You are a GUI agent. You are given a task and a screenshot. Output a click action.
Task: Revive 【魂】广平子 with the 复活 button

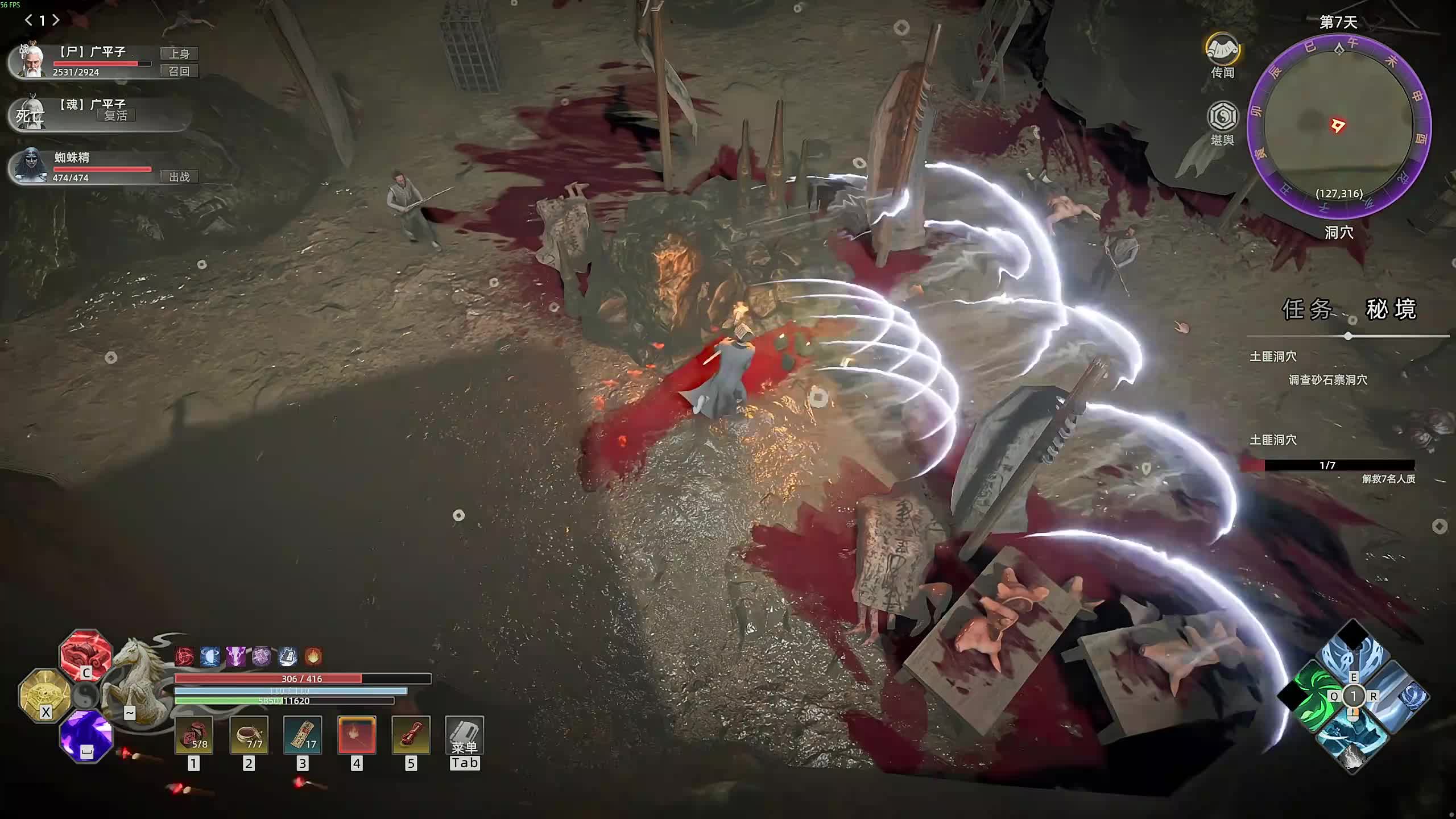point(116,115)
